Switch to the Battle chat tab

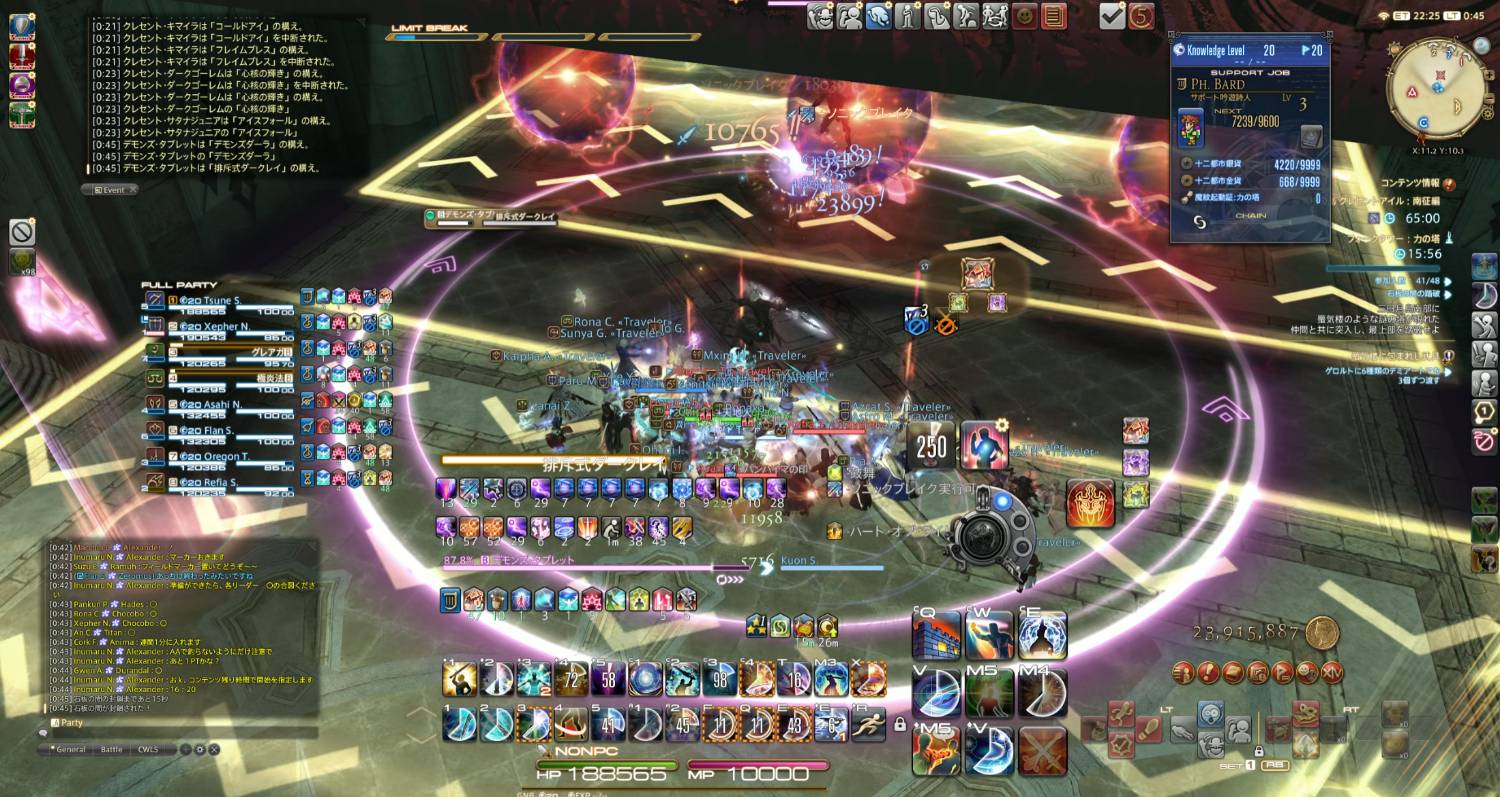click(x=111, y=748)
